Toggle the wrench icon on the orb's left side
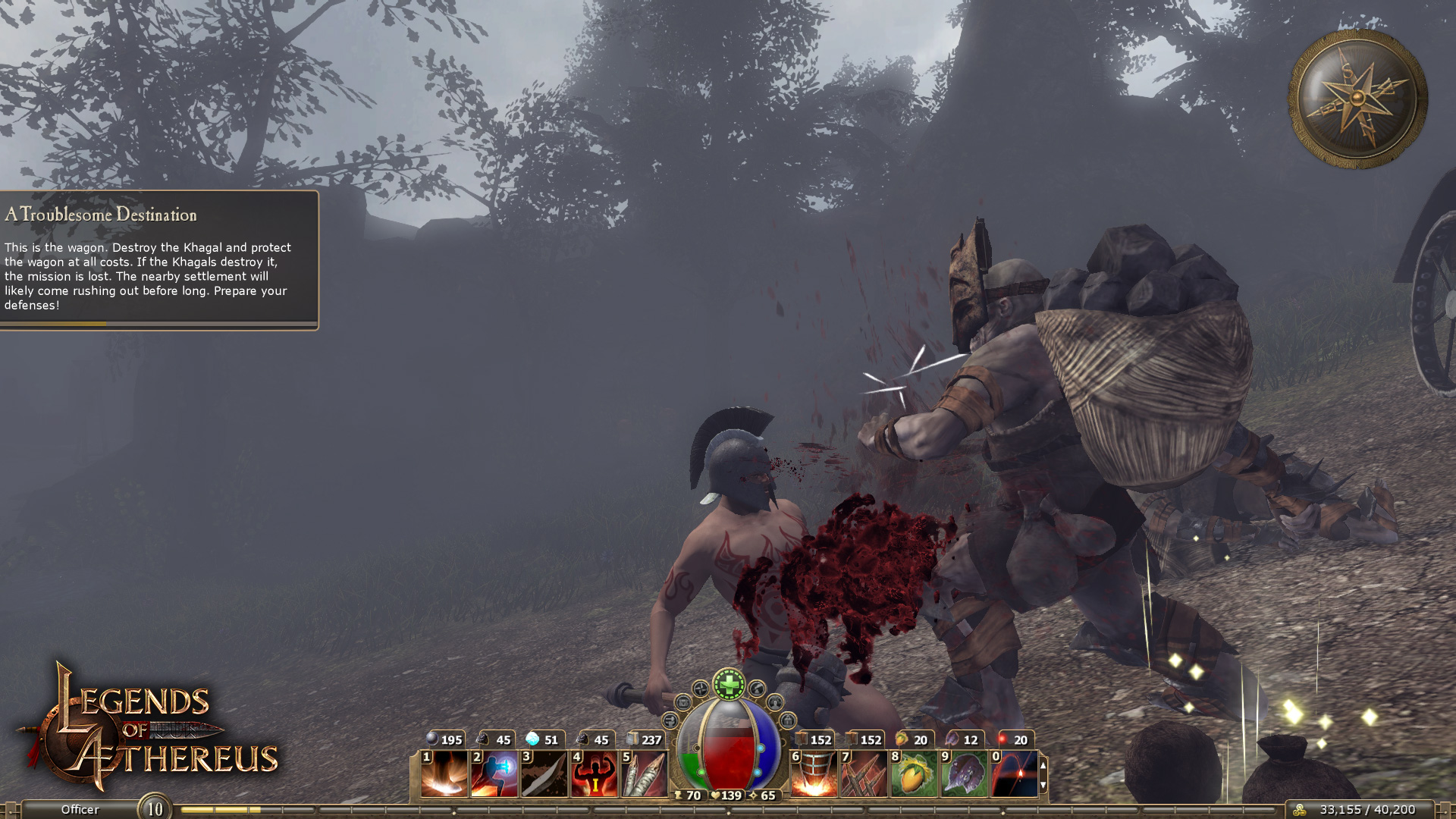Screen dimensions: 1456x819 tap(672, 720)
